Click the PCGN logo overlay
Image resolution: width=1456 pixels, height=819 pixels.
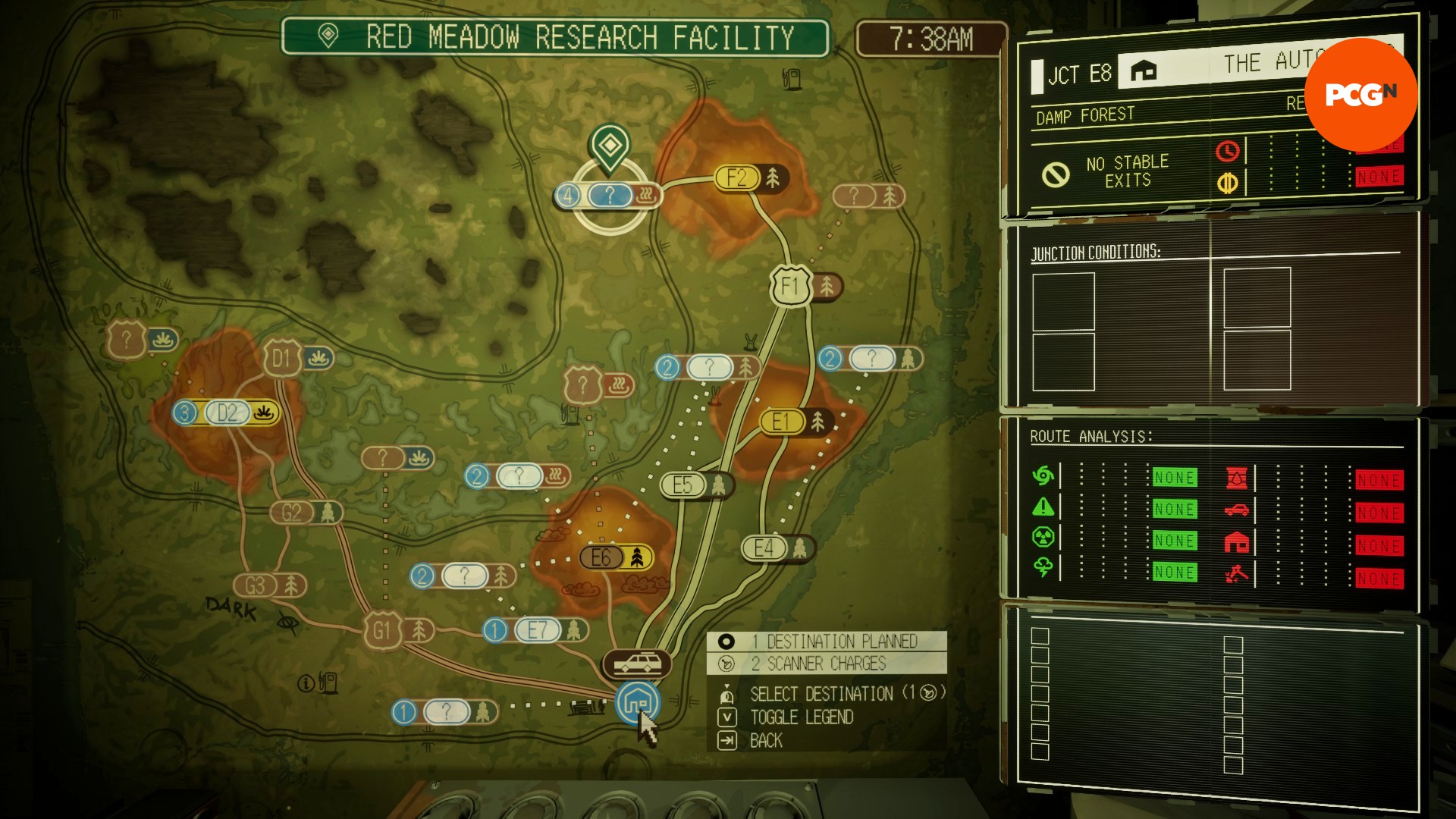(x=1361, y=94)
